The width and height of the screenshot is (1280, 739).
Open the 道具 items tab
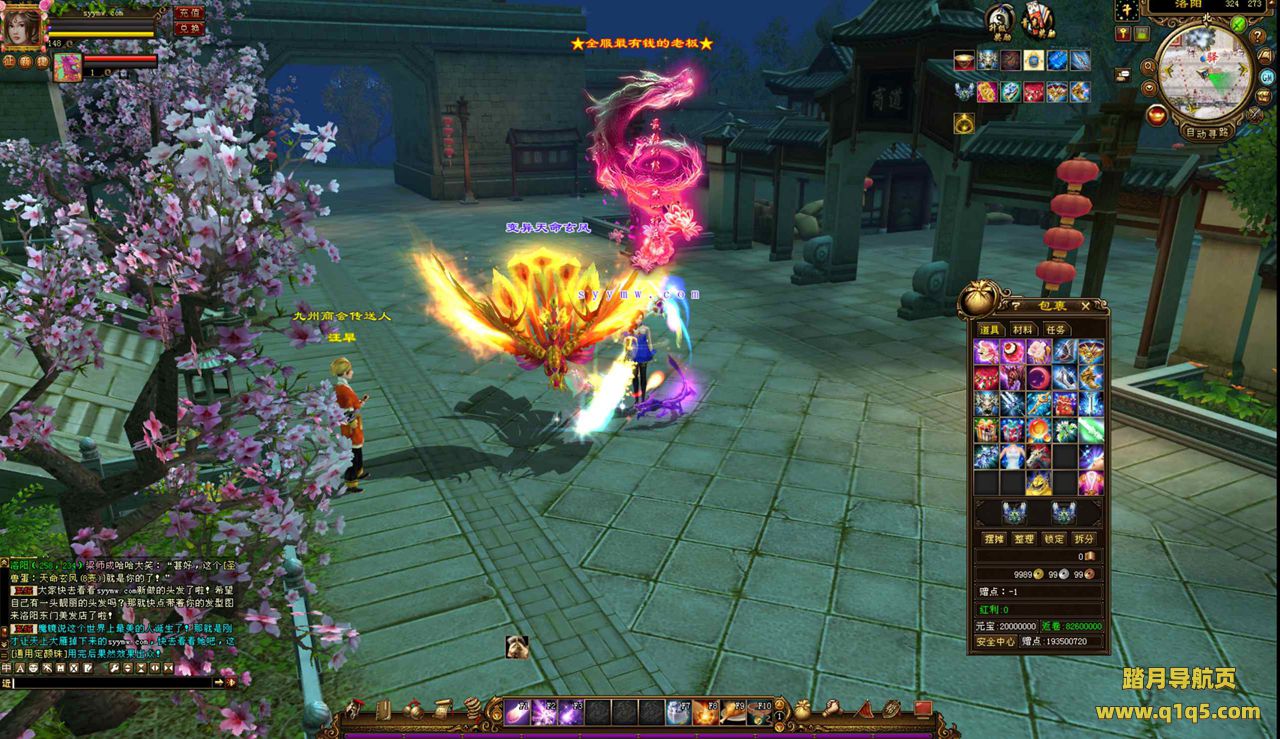989,330
